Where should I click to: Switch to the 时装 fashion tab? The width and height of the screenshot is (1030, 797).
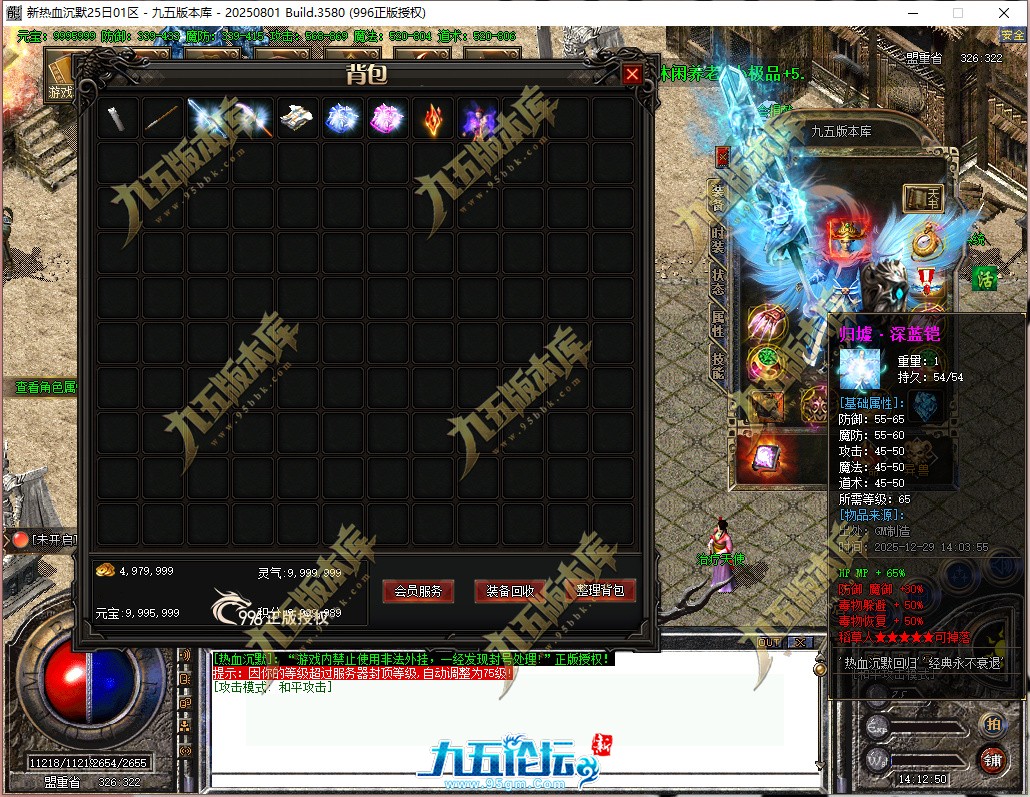[x=717, y=239]
